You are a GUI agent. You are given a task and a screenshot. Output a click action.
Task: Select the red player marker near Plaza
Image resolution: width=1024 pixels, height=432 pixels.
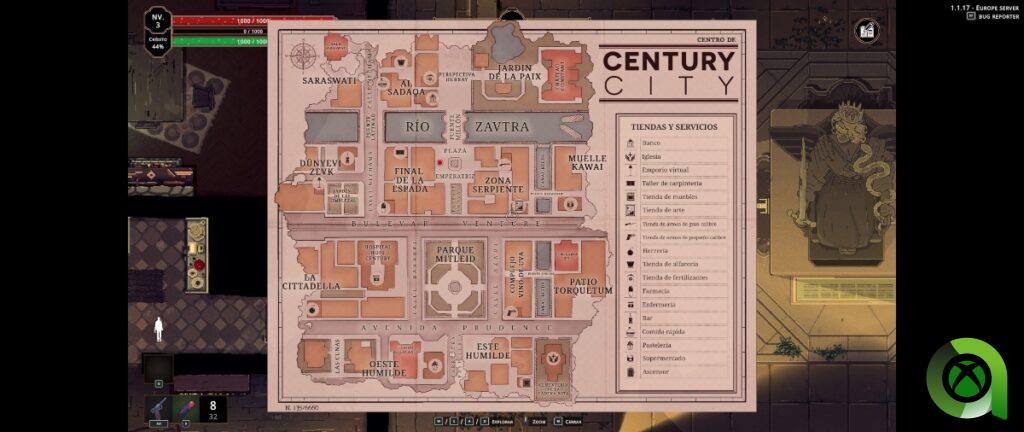coord(439,161)
